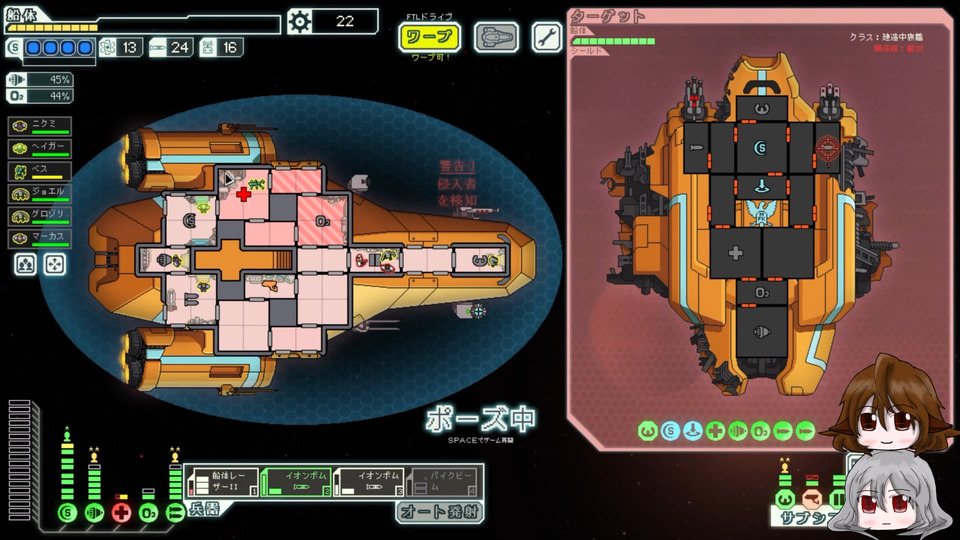
Task: Select the unpowered パイクビーム weapon slot
Action: 445,482
